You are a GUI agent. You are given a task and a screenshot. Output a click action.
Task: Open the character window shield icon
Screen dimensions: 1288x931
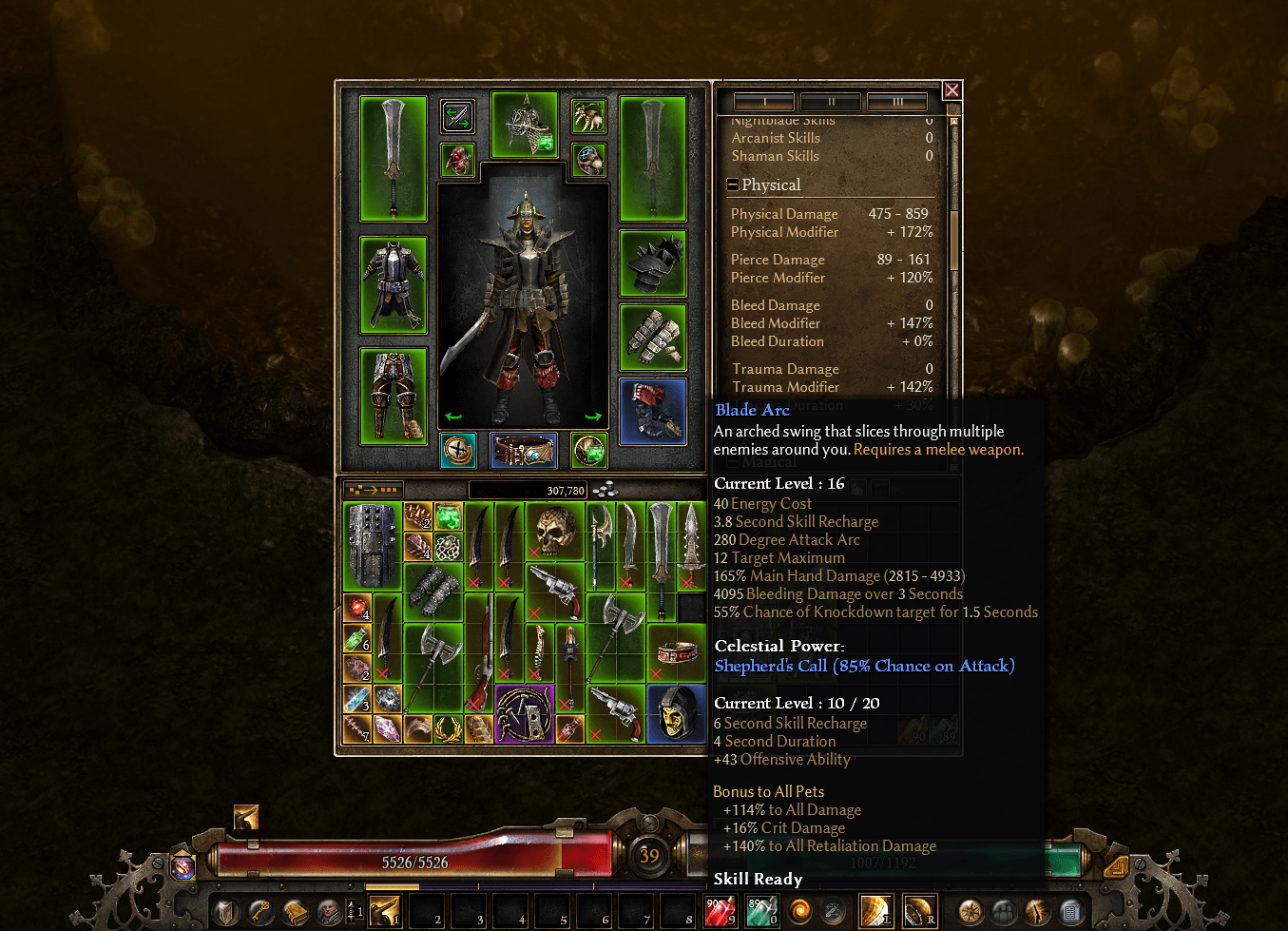[x=226, y=911]
